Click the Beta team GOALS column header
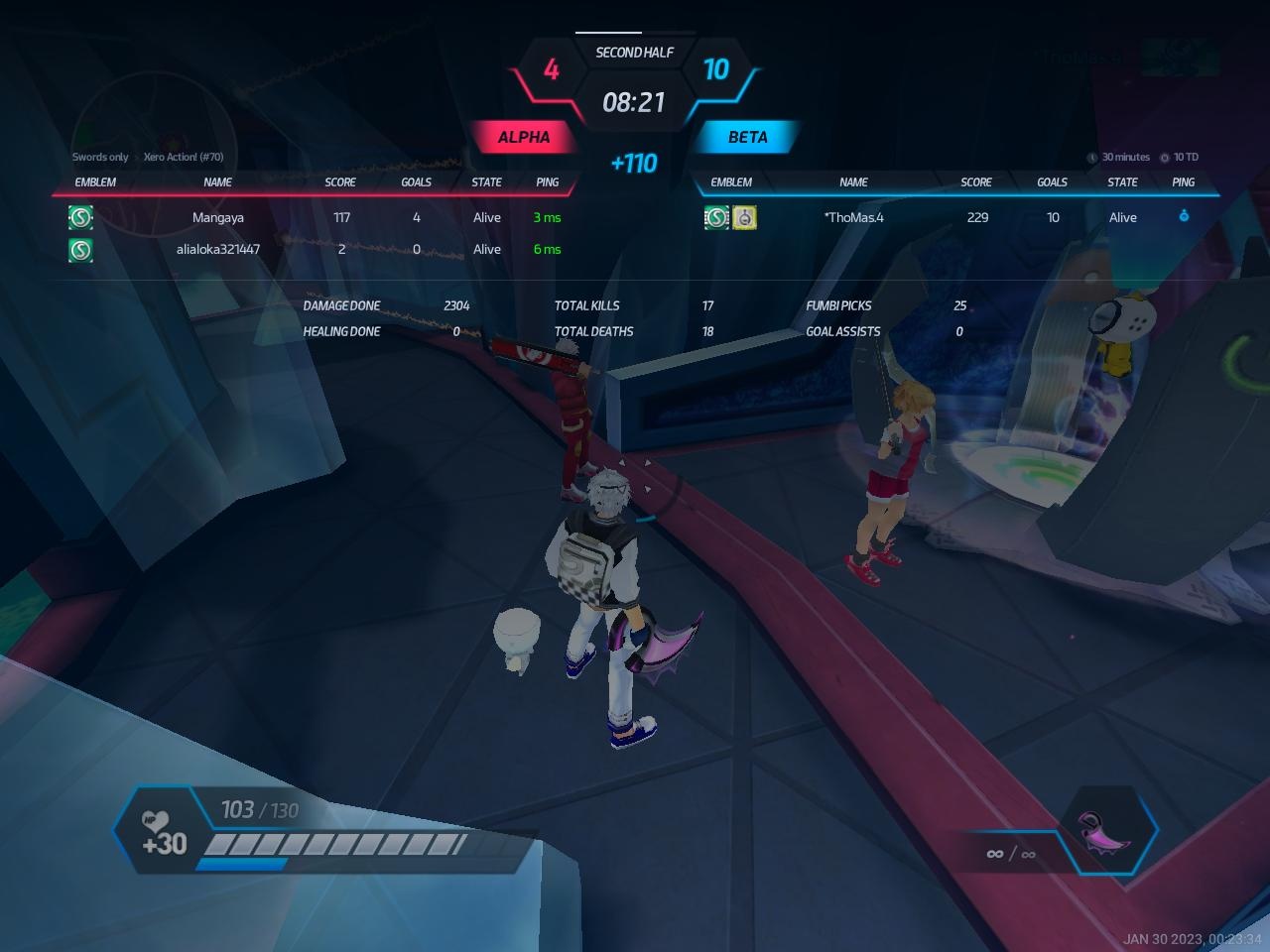1270x952 pixels. point(1052,182)
